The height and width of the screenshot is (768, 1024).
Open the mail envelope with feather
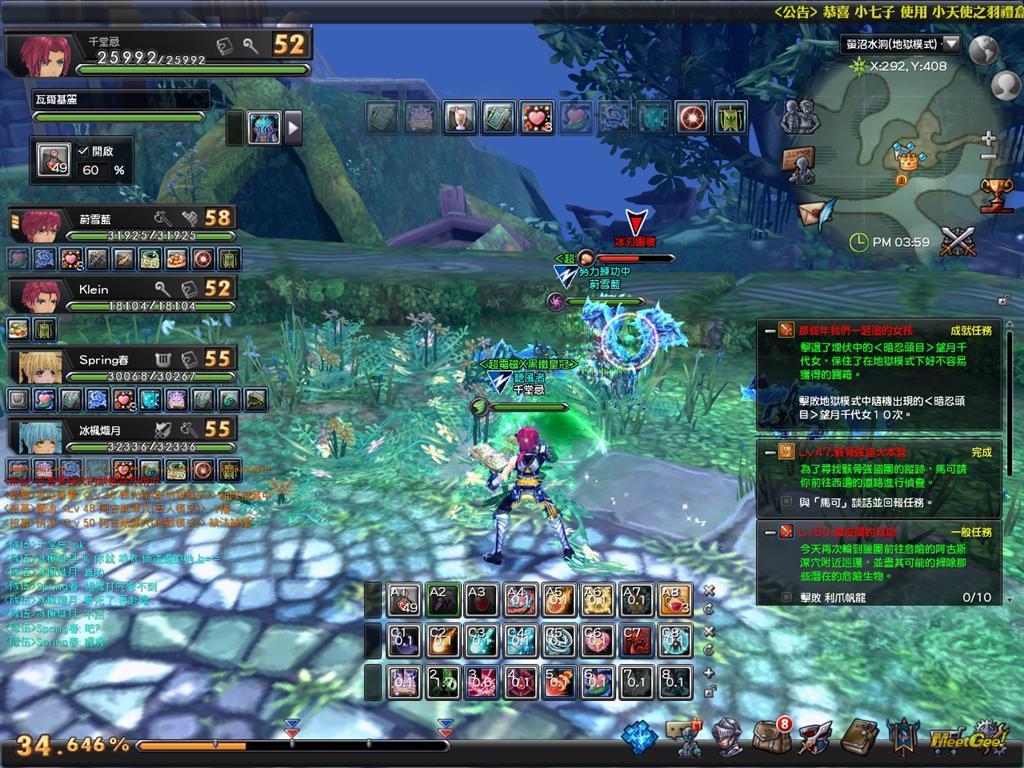click(x=814, y=214)
